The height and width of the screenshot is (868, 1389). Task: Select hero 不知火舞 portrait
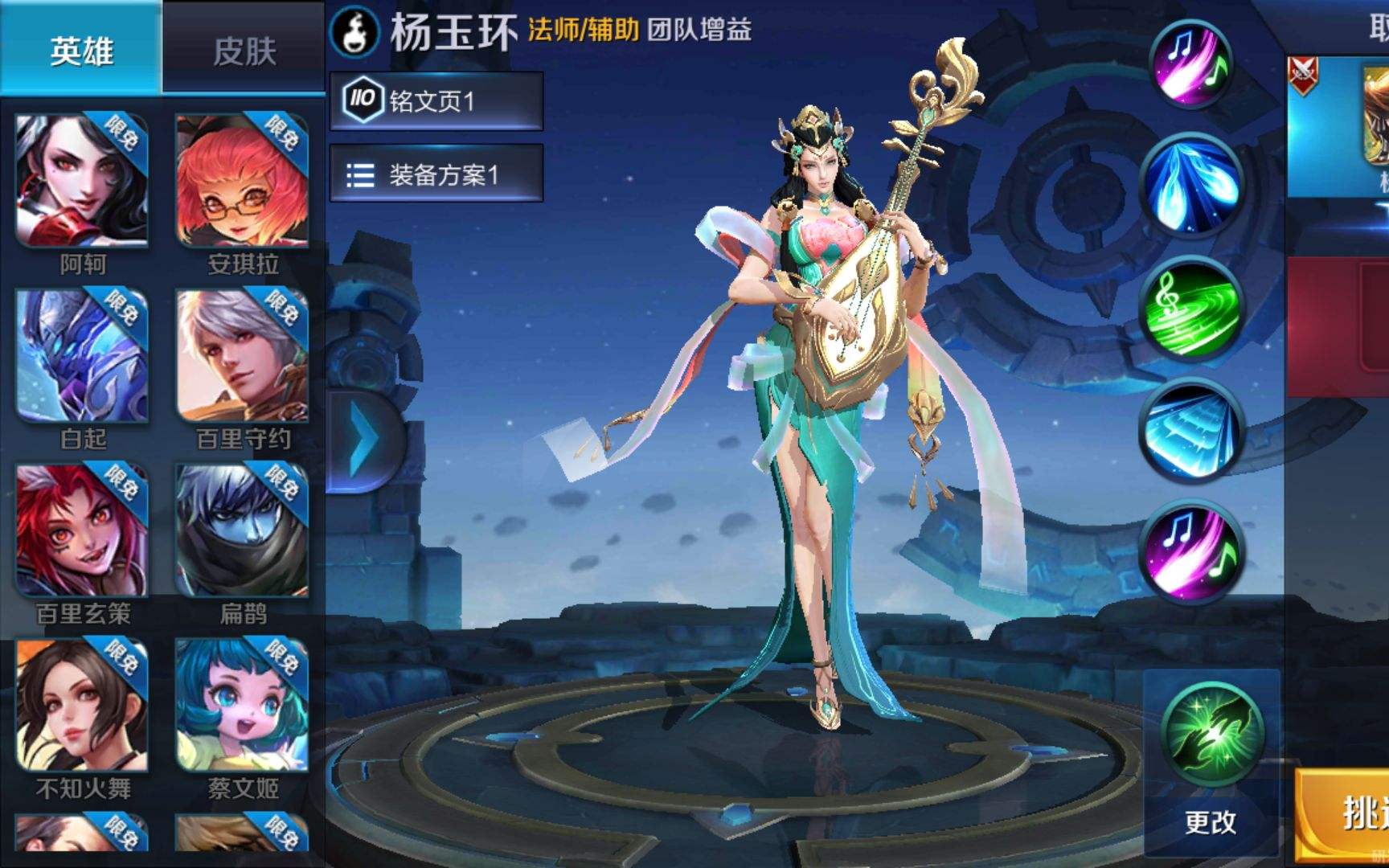point(82,705)
